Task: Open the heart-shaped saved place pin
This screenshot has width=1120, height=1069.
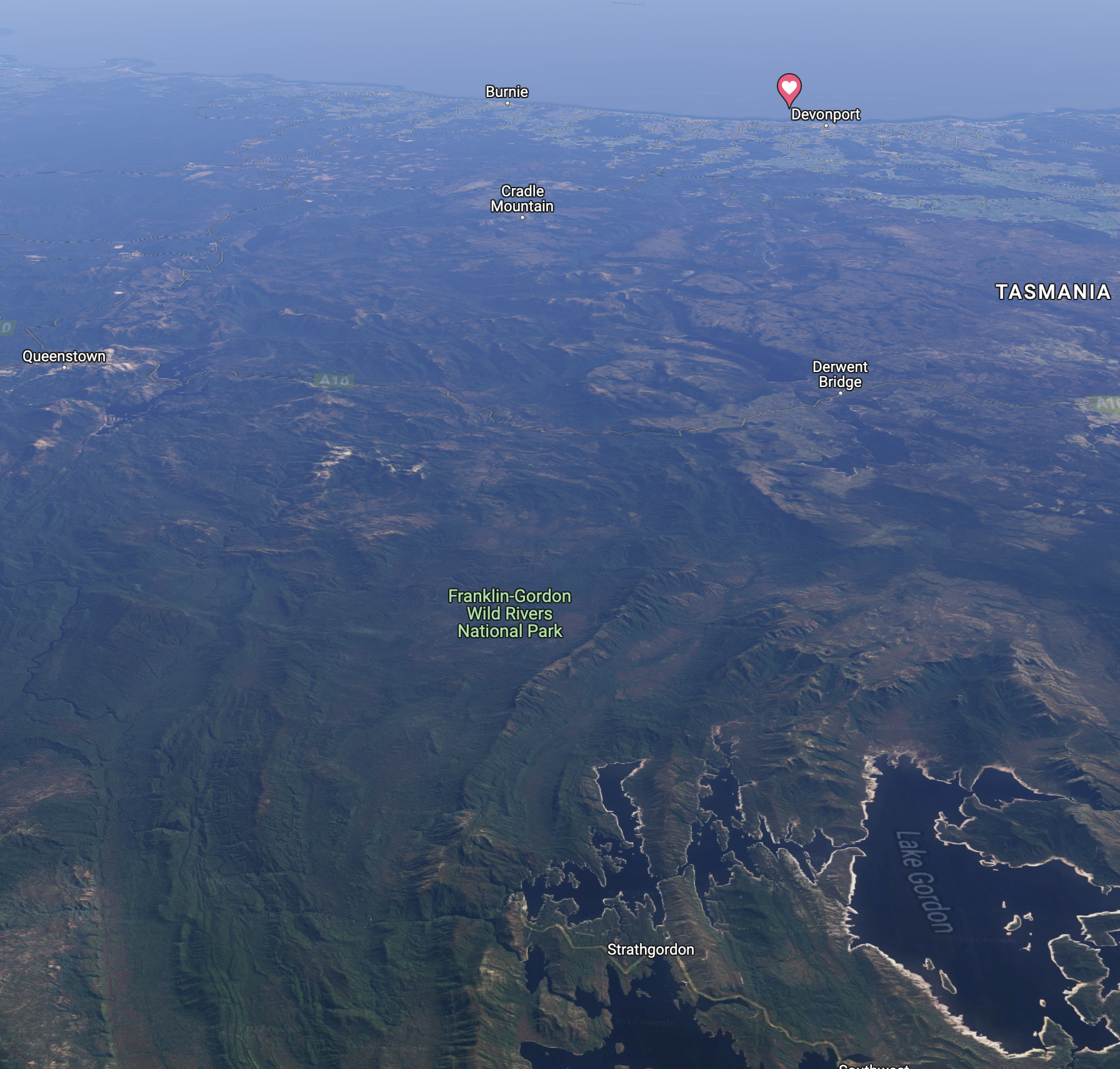Action: [x=789, y=88]
